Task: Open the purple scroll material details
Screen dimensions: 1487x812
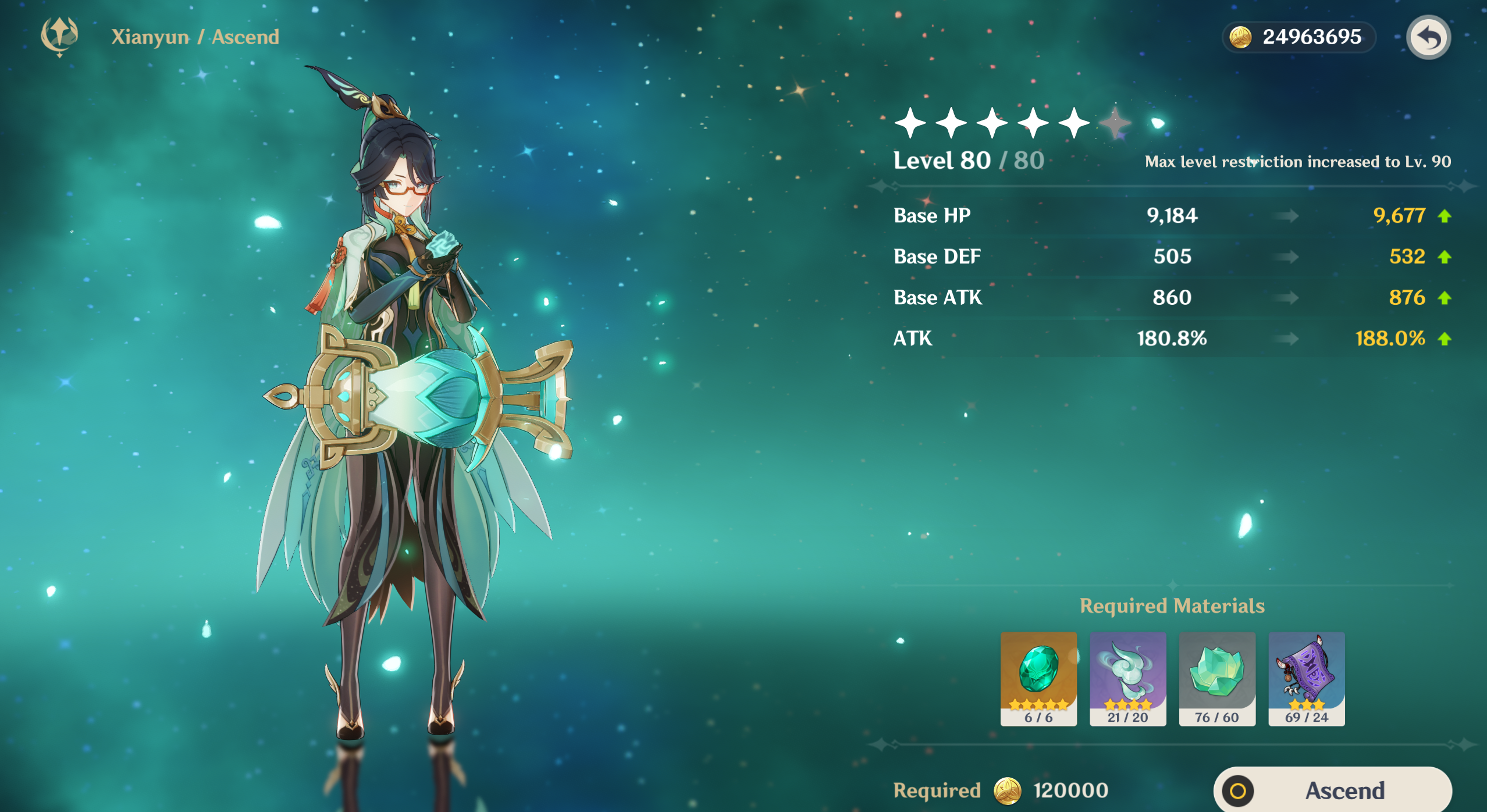Action: point(1307,678)
